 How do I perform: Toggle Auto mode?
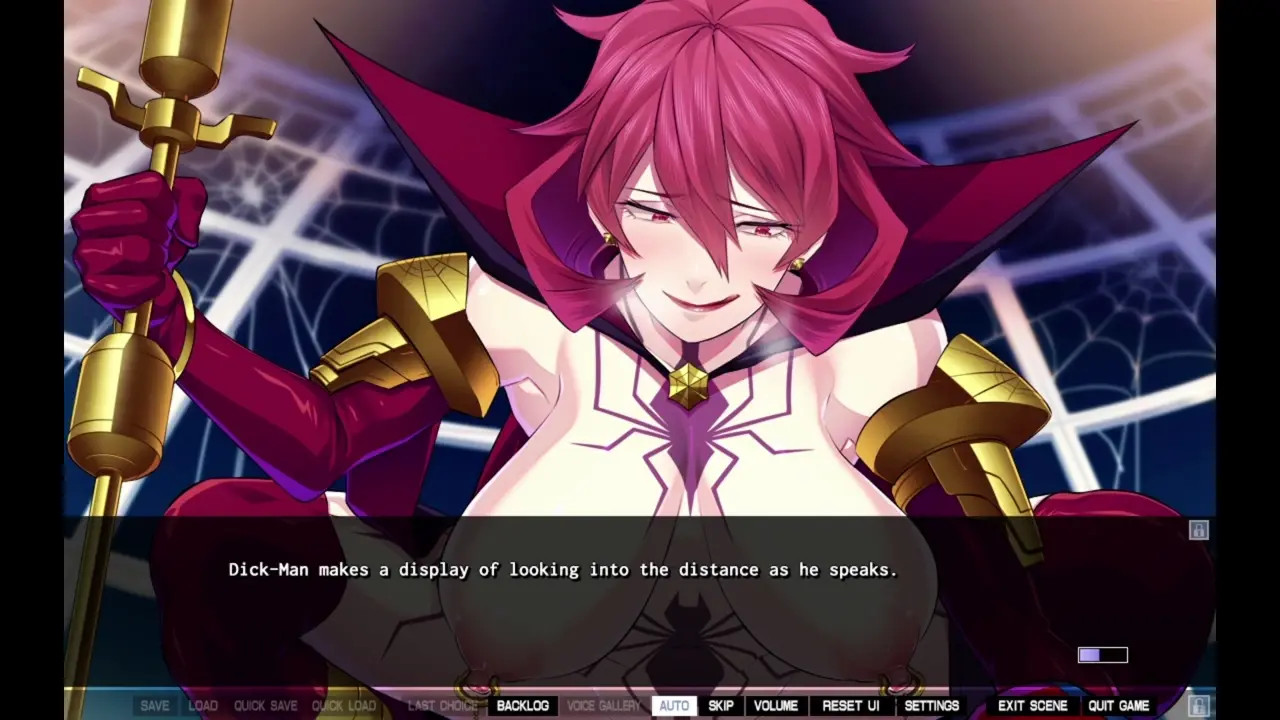click(674, 706)
